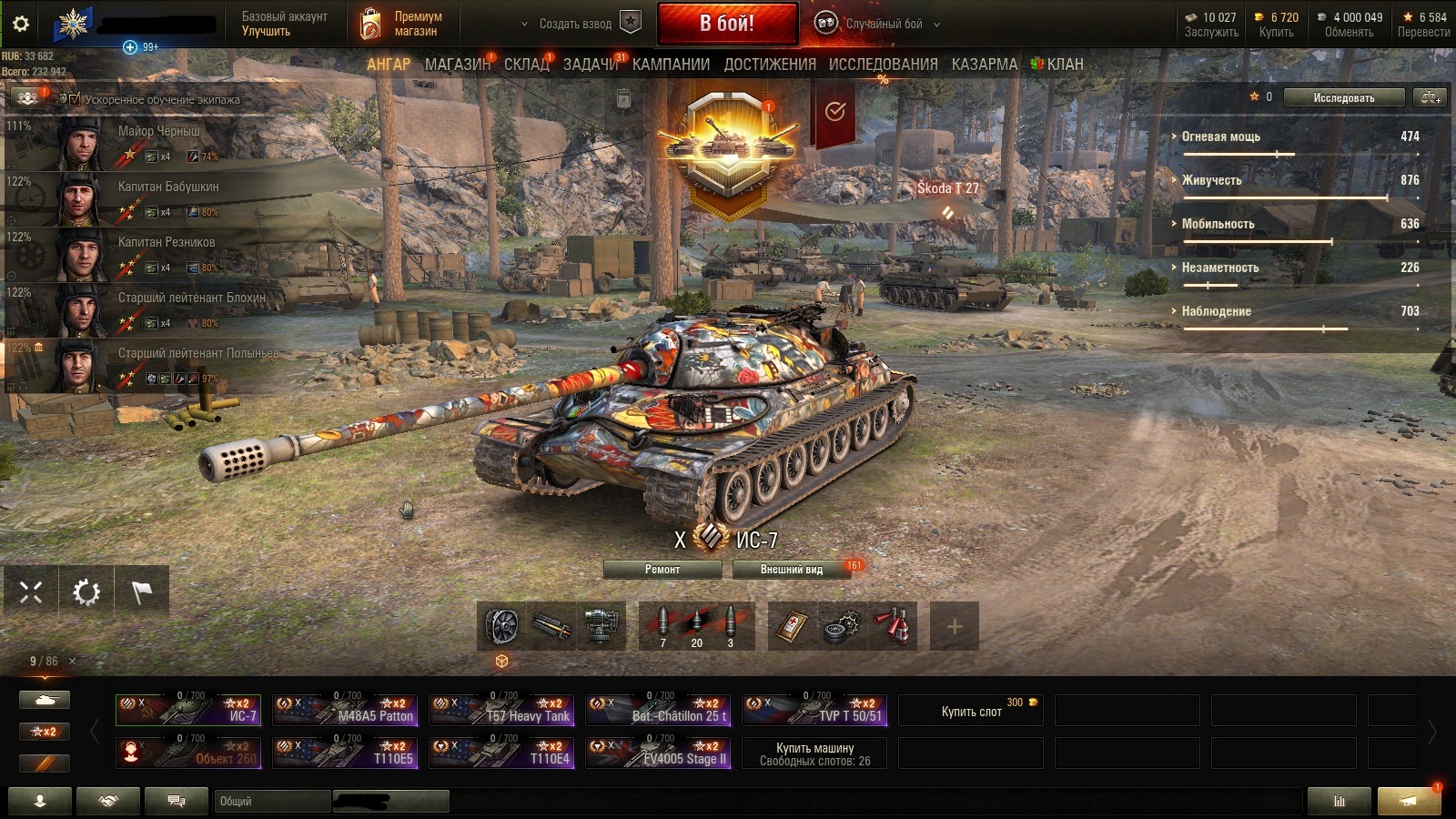Start battle with the red В бой! button

pos(727,24)
